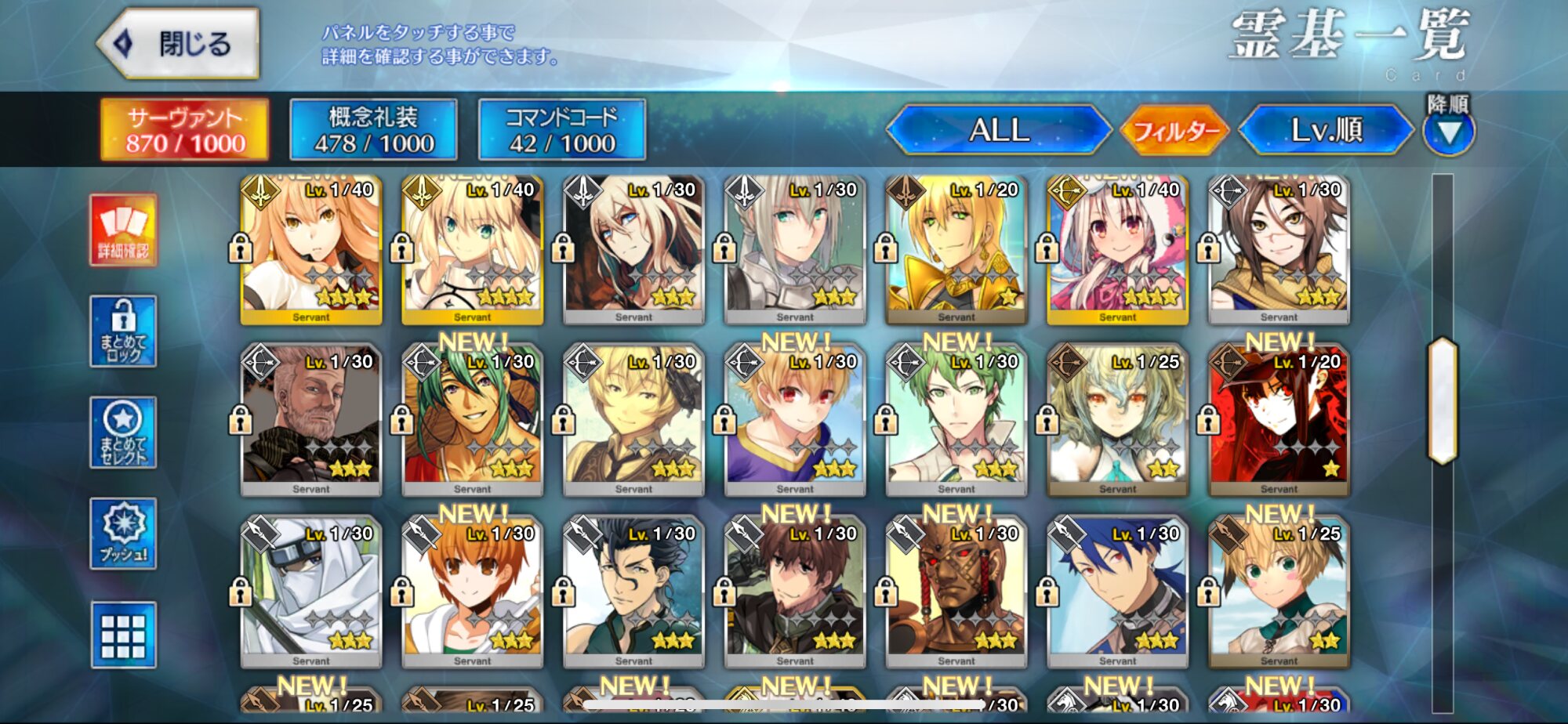
Task: Switch grid layout with the tiles icon
Action: click(x=123, y=635)
